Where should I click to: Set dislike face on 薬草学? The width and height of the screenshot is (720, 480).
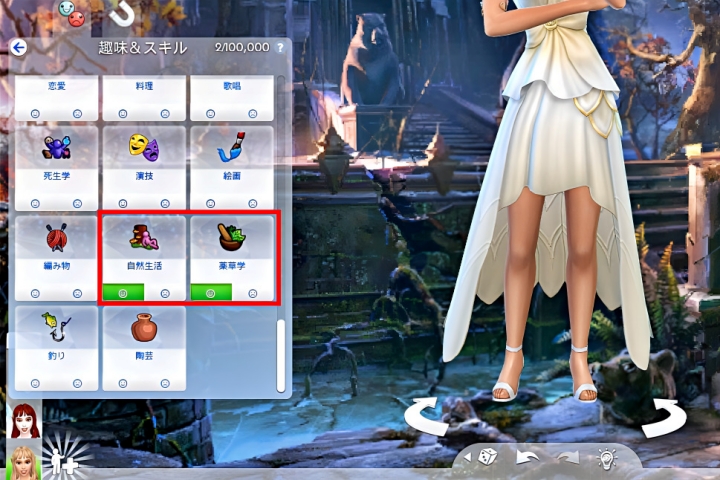[253, 293]
